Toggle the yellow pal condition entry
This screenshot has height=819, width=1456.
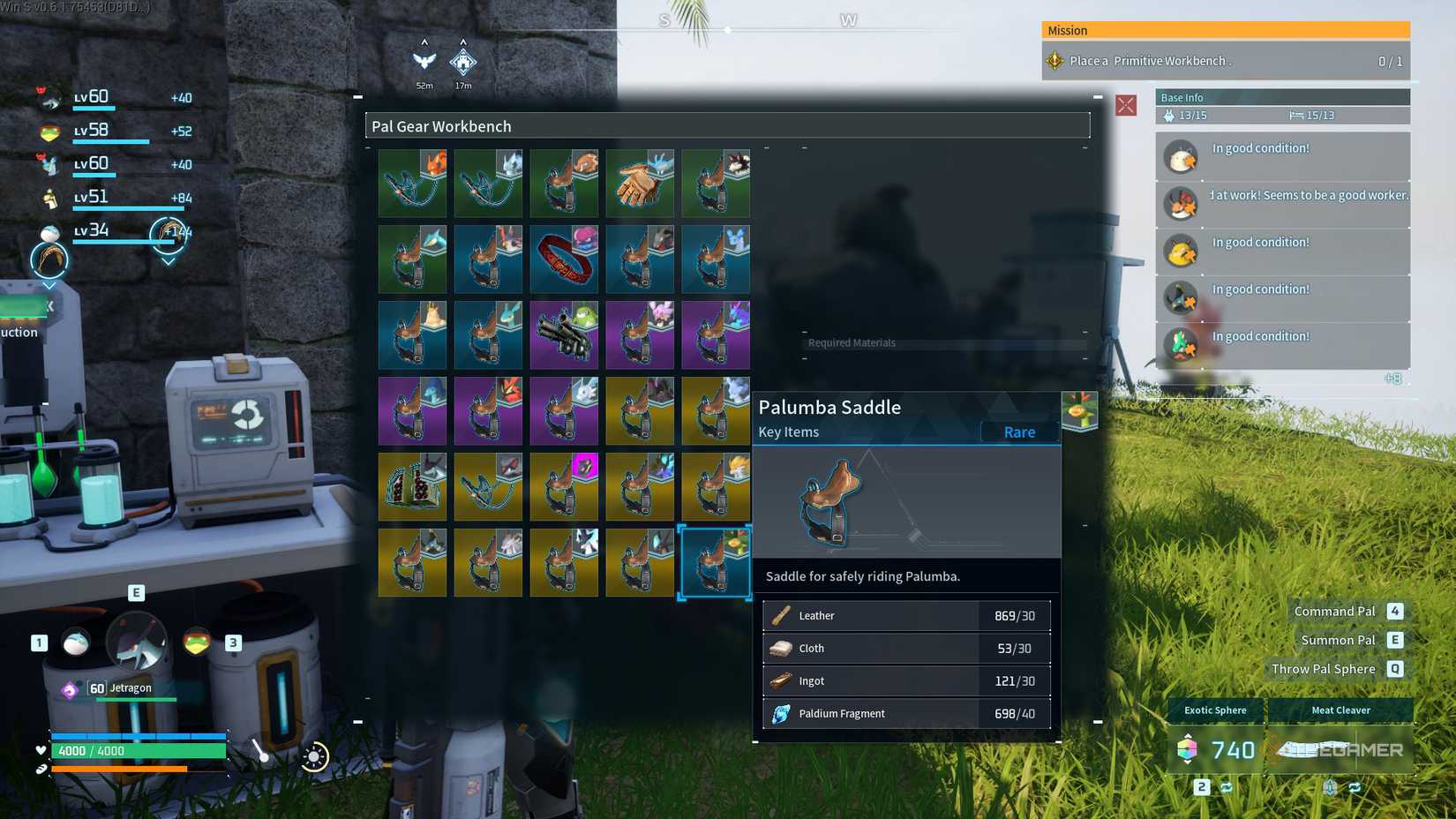1180,251
